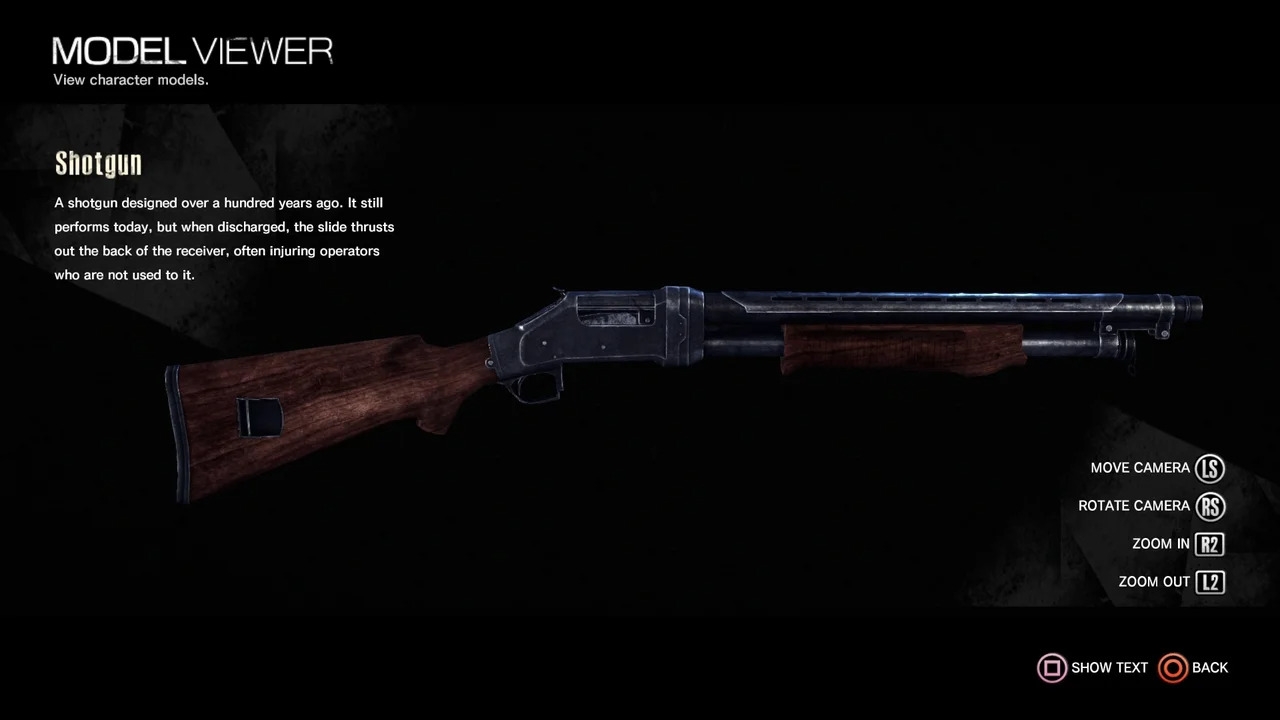The width and height of the screenshot is (1280, 720).
Task: Select the Shotgun heading label
Action: (x=98, y=163)
